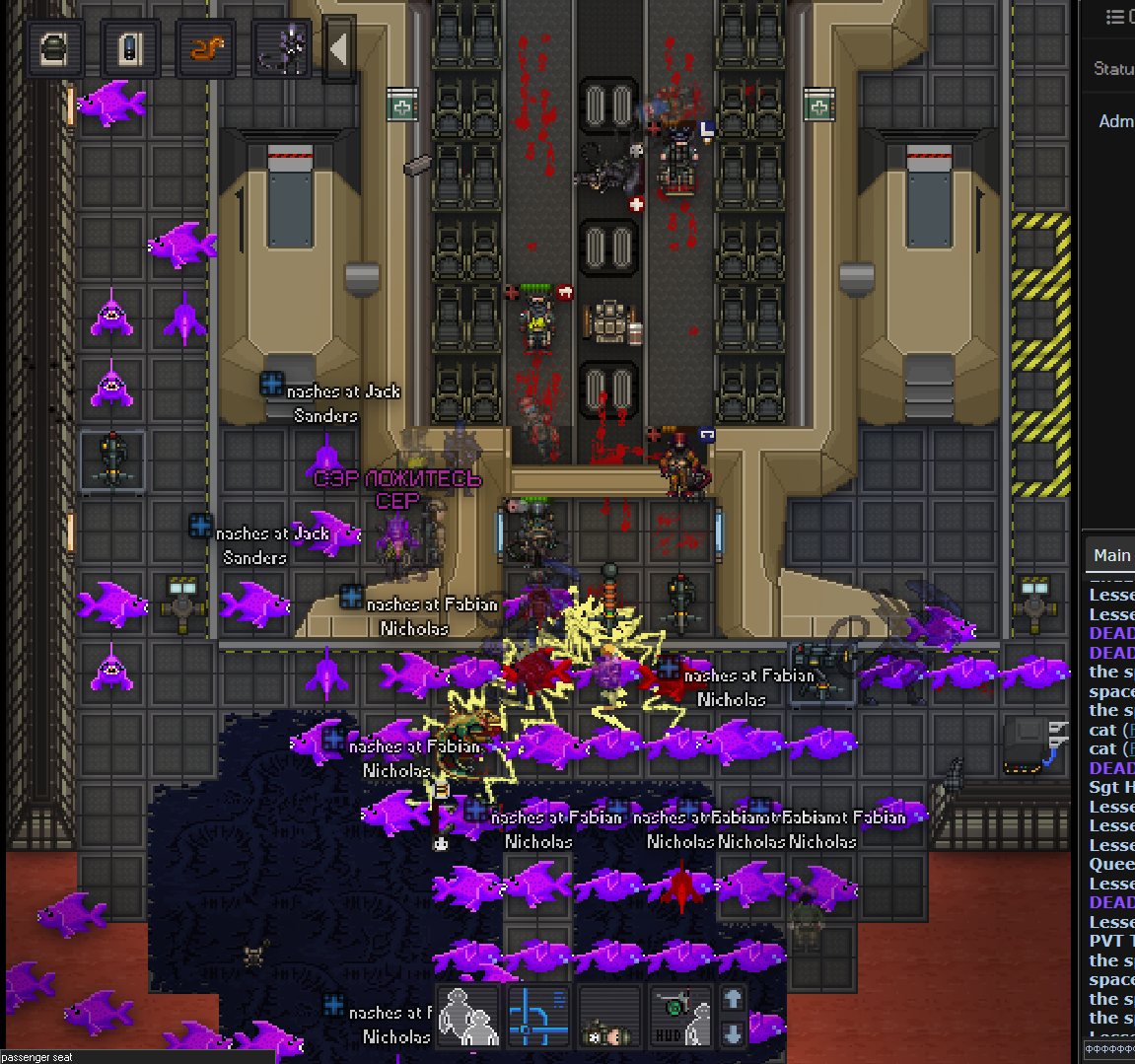Click the blue up arrow button
Screen dimensions: 1135x1064
(733, 999)
